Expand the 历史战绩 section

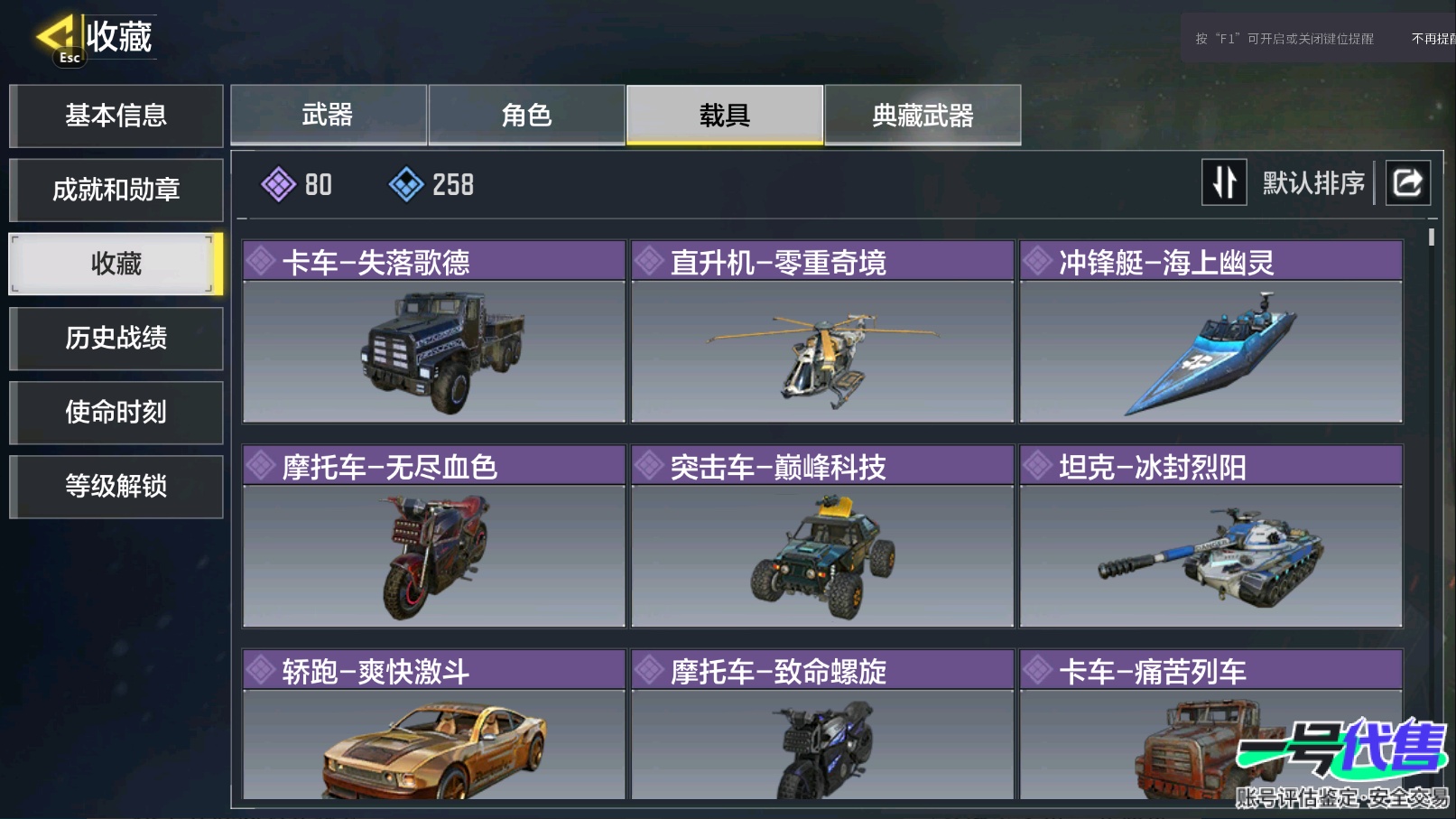[x=116, y=338]
